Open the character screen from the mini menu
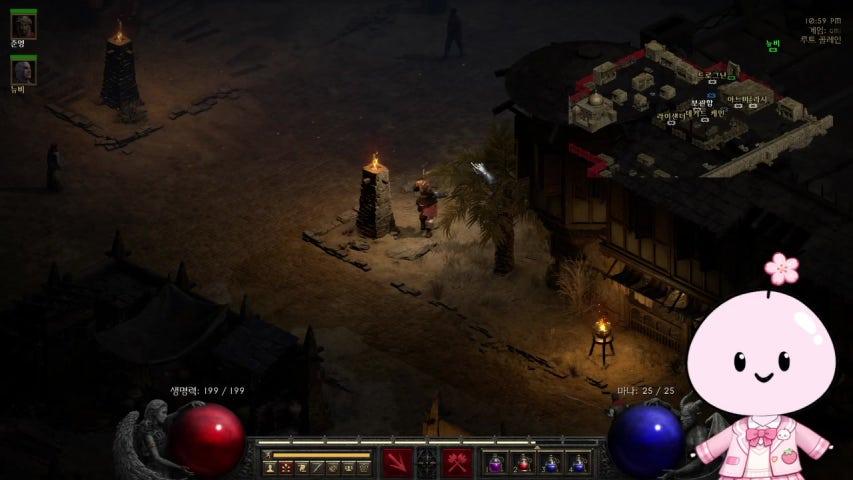Image resolution: width=853 pixels, height=480 pixels. coord(270,467)
